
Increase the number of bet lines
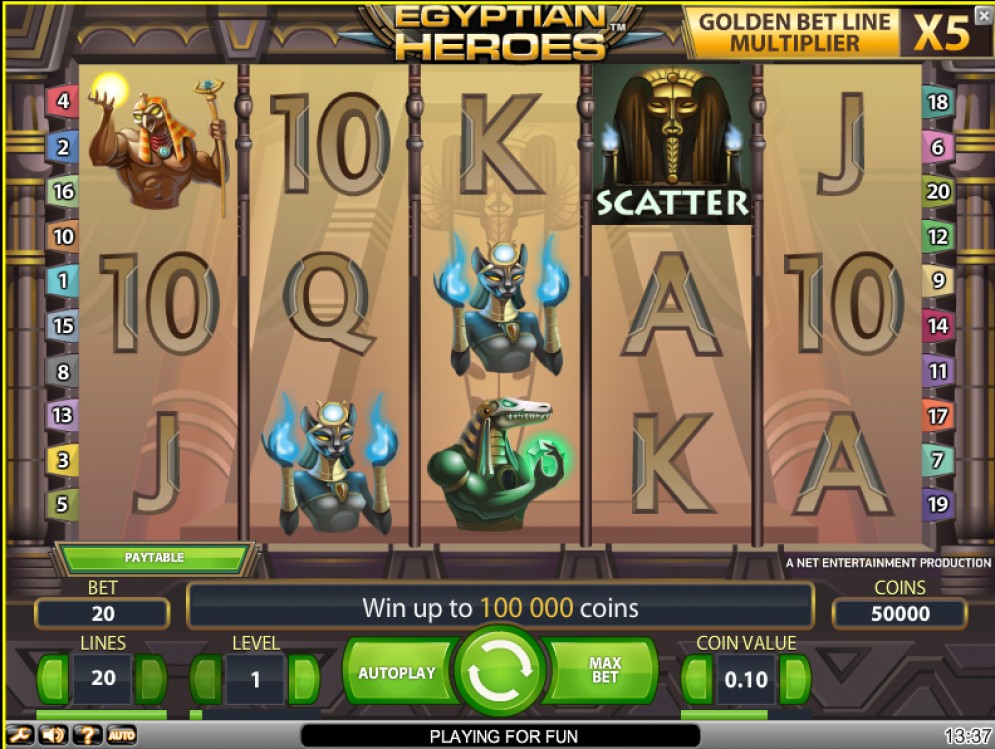coord(153,679)
